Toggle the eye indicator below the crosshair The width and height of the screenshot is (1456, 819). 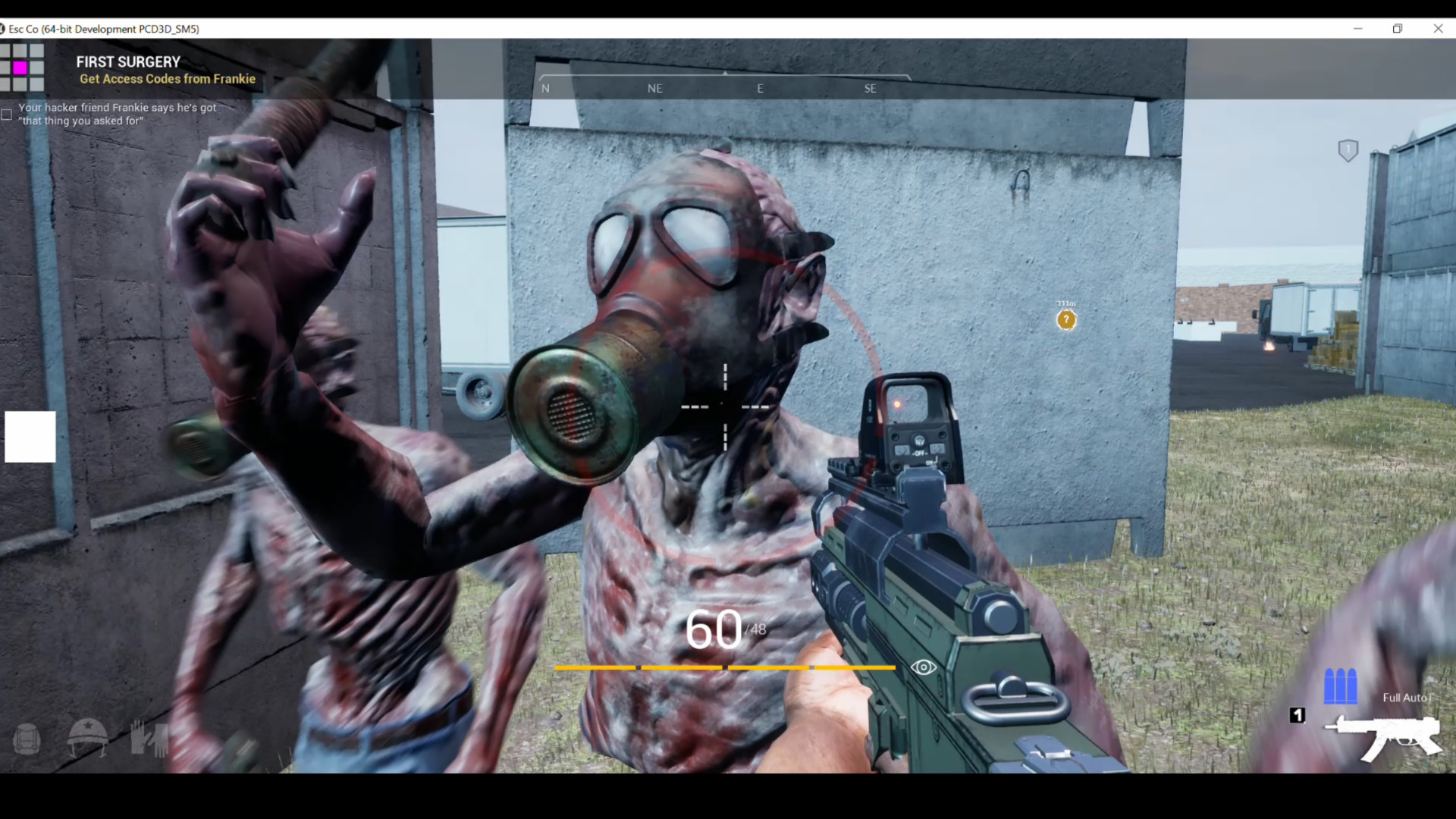coord(922,667)
